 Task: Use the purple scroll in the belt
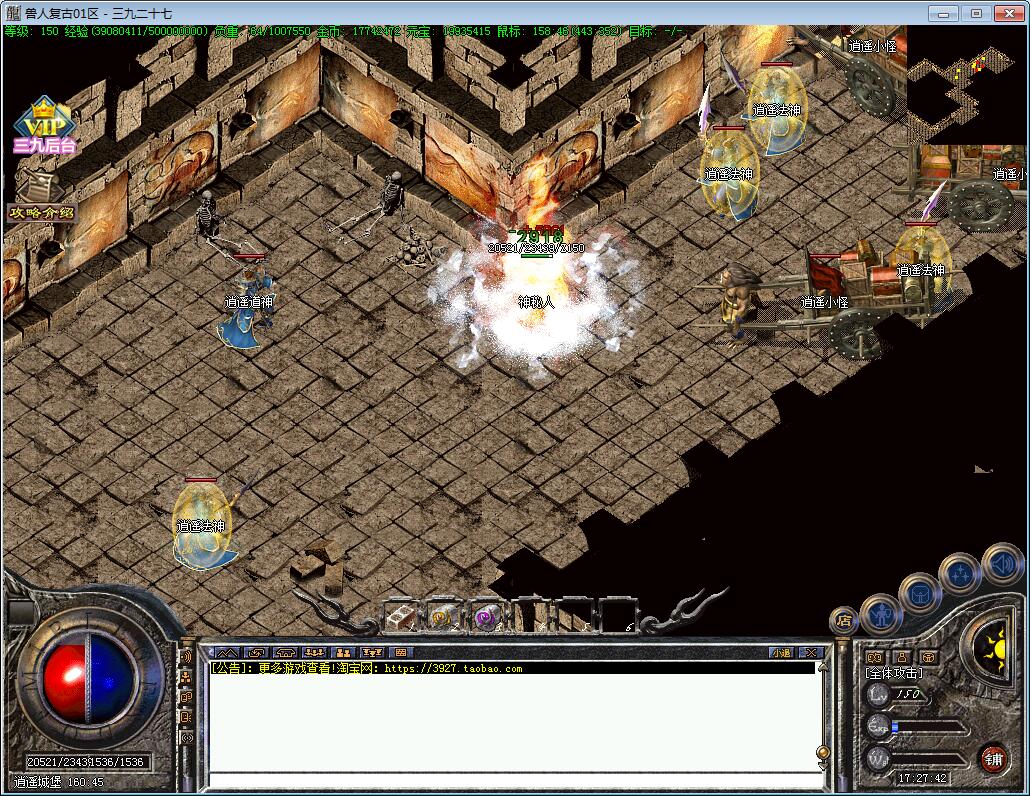click(487, 616)
